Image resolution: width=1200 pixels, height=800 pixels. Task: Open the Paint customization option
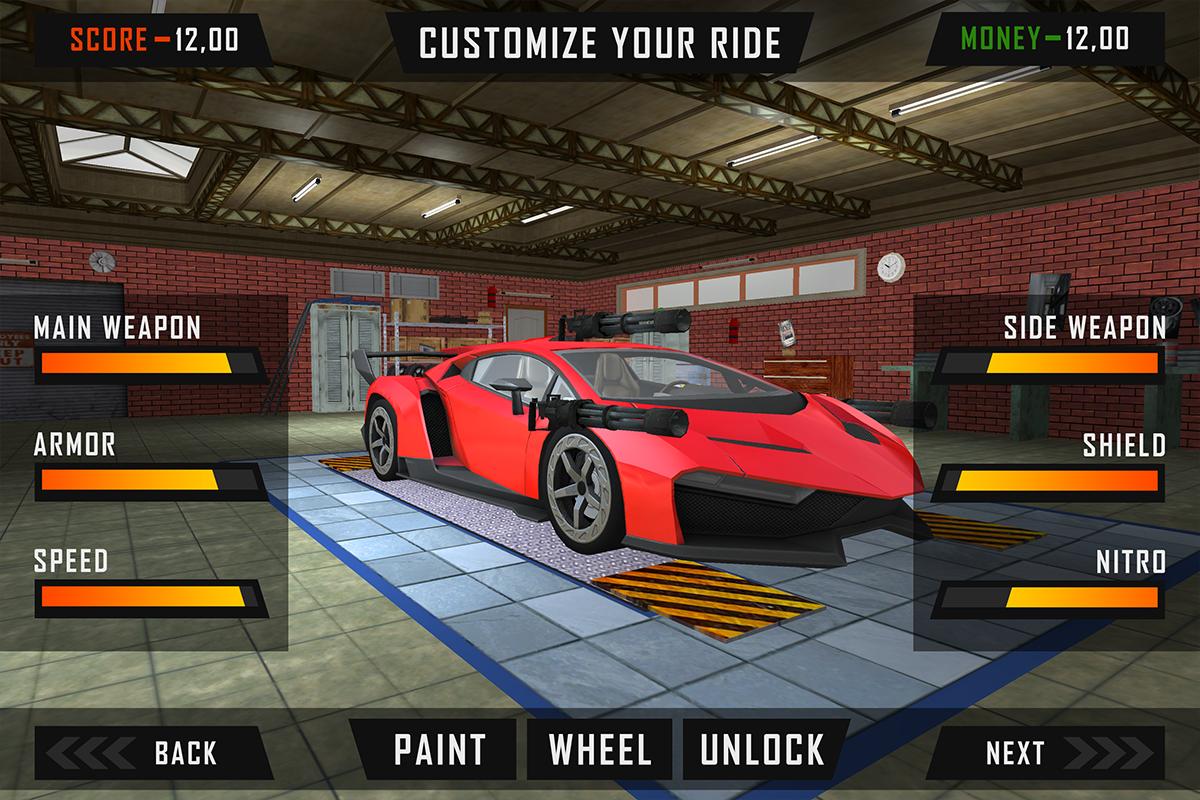(x=439, y=750)
